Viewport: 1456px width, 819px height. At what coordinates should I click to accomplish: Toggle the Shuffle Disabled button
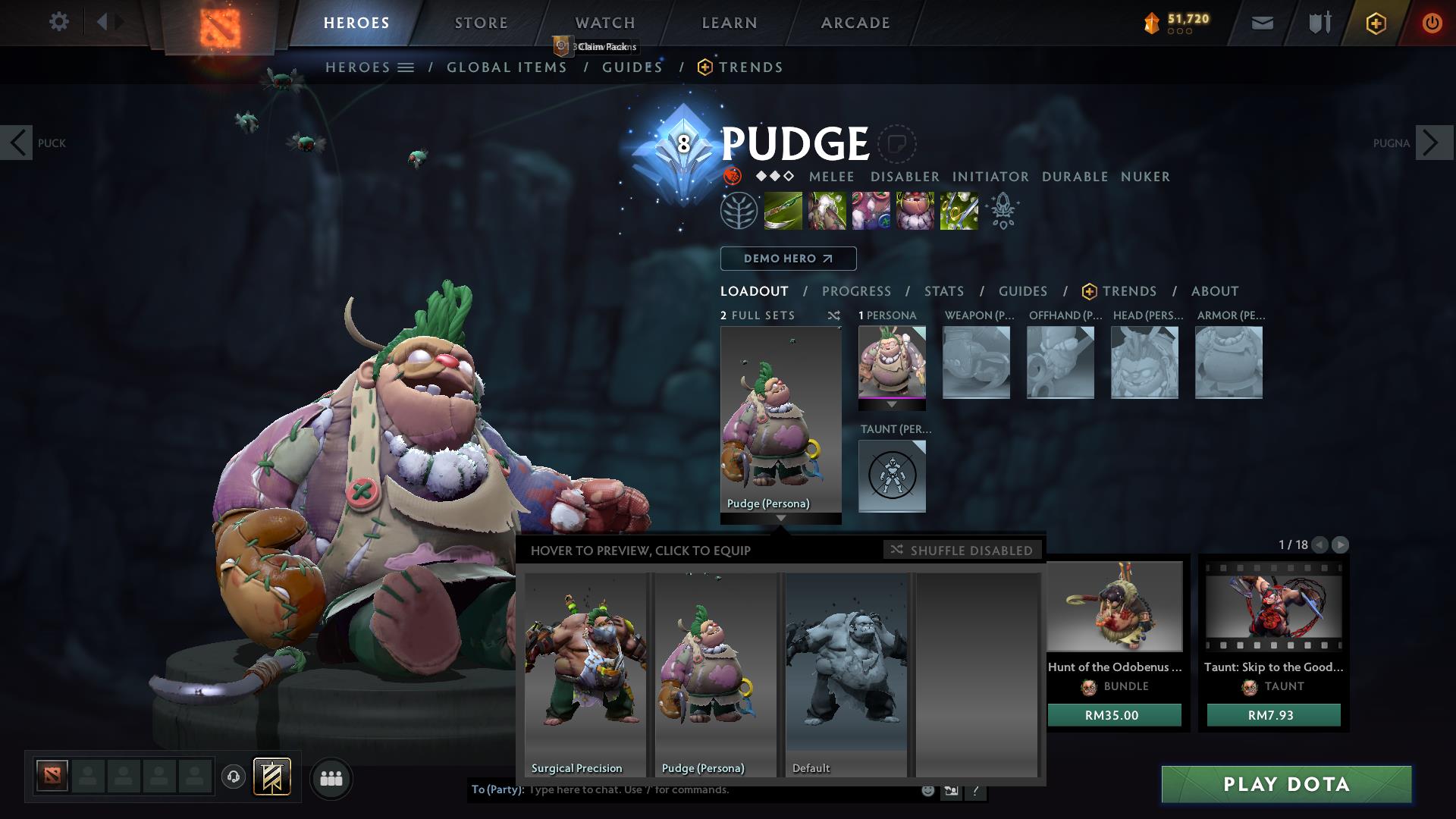tap(962, 550)
